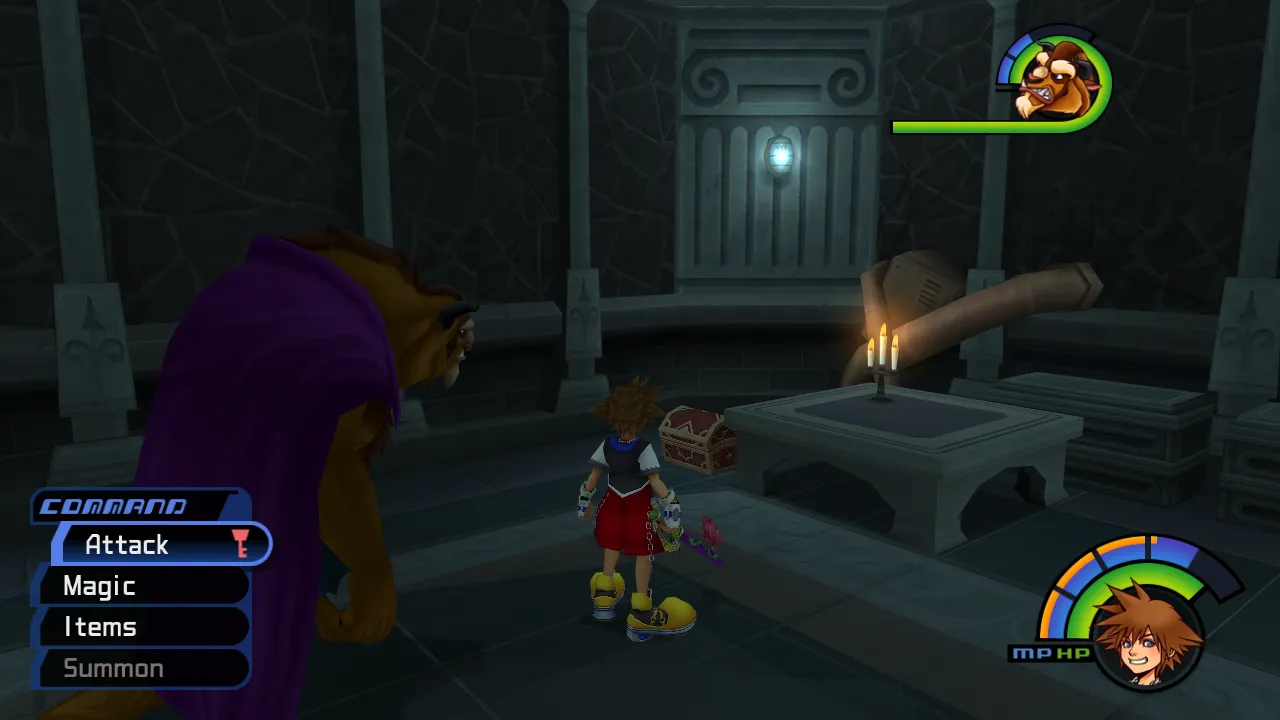Click the Magic command button
Image resolution: width=1280 pixels, height=720 pixels.
click(x=99, y=586)
